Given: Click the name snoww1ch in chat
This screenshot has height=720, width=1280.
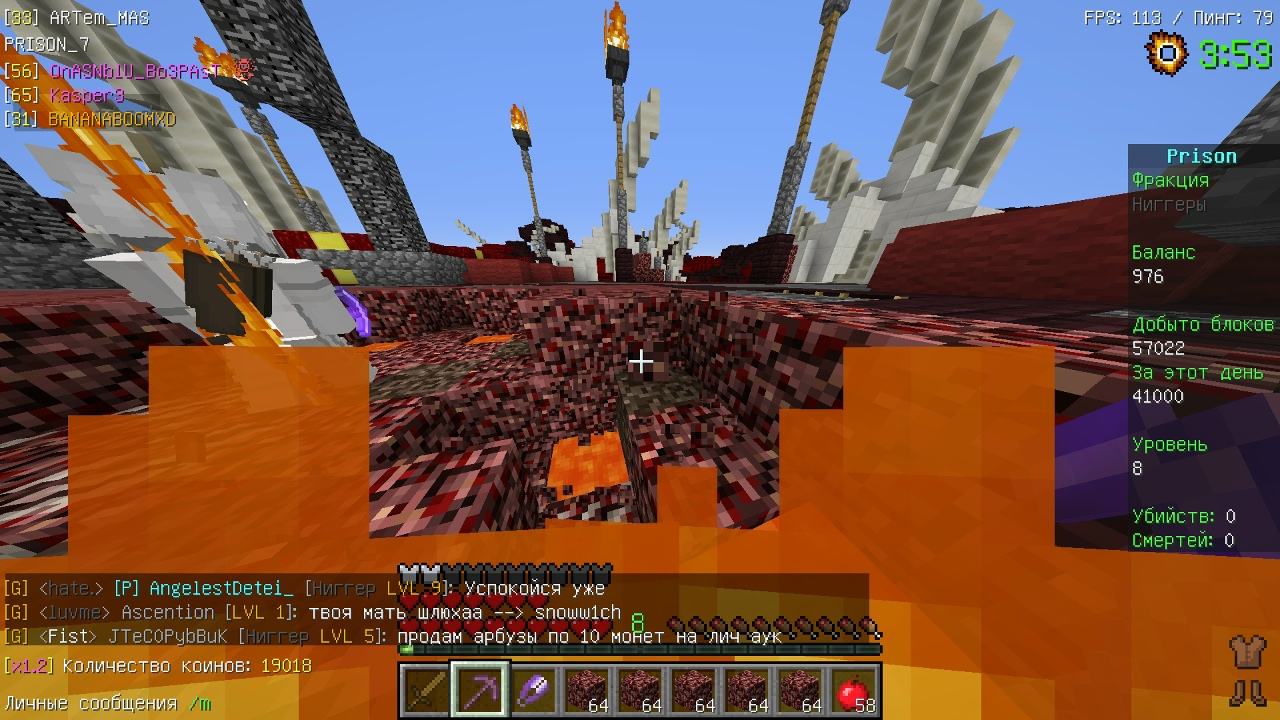Looking at the screenshot, I should (576, 612).
